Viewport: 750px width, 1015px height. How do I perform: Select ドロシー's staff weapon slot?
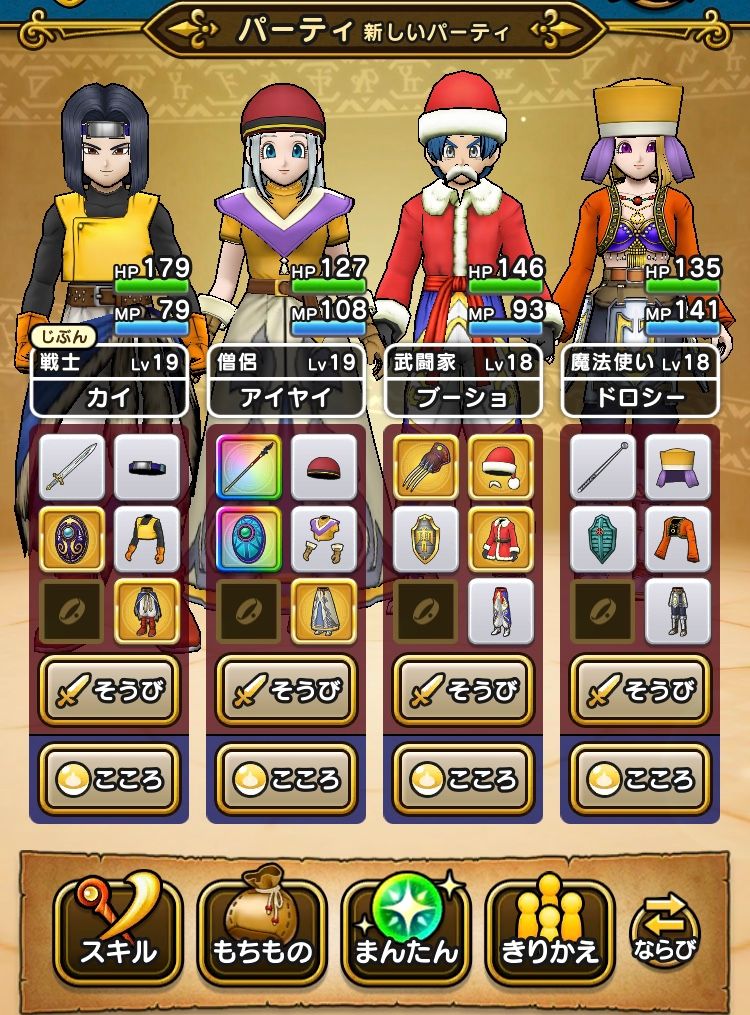tap(603, 467)
